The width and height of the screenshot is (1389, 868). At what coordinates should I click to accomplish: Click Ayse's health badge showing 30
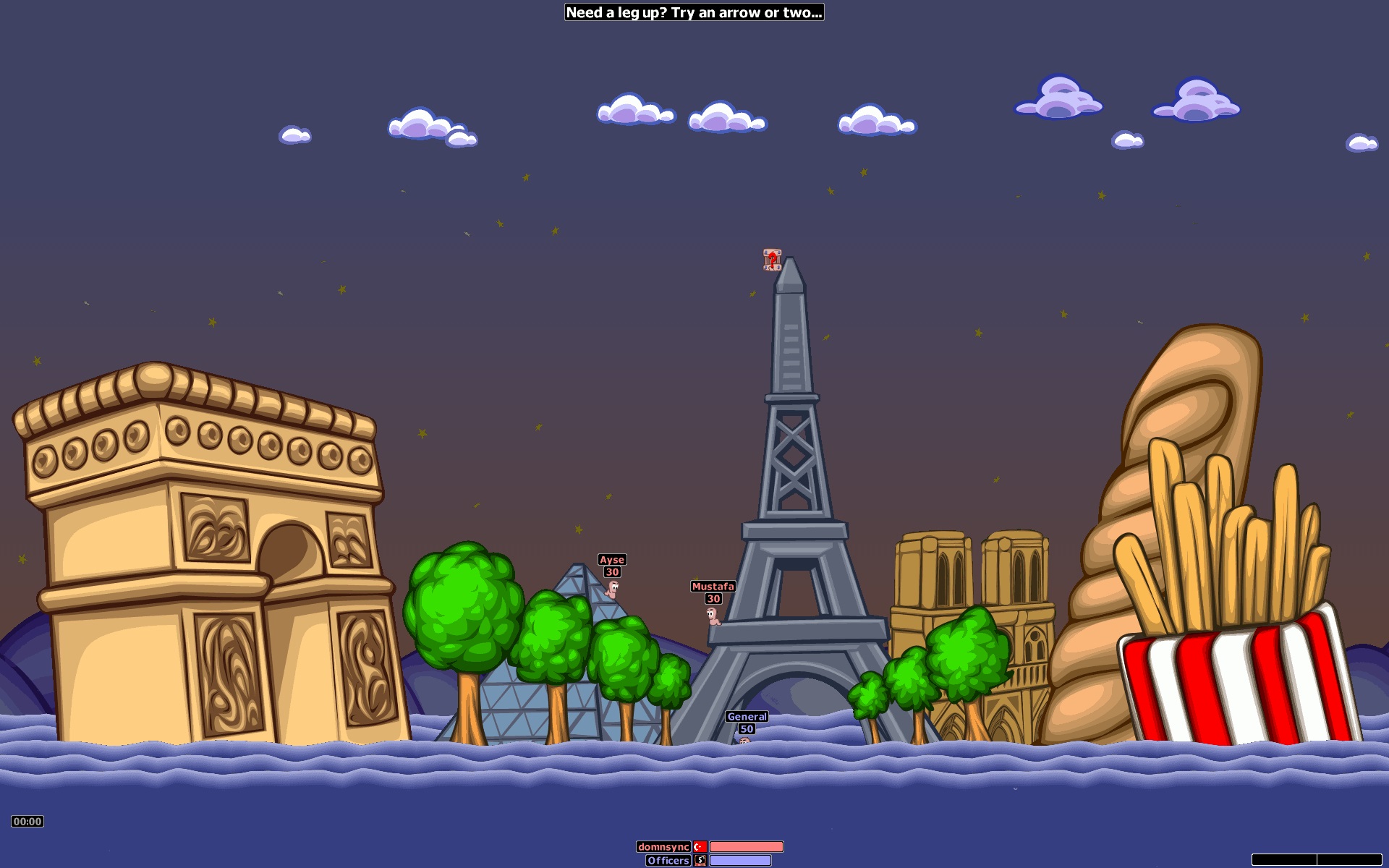click(x=611, y=571)
